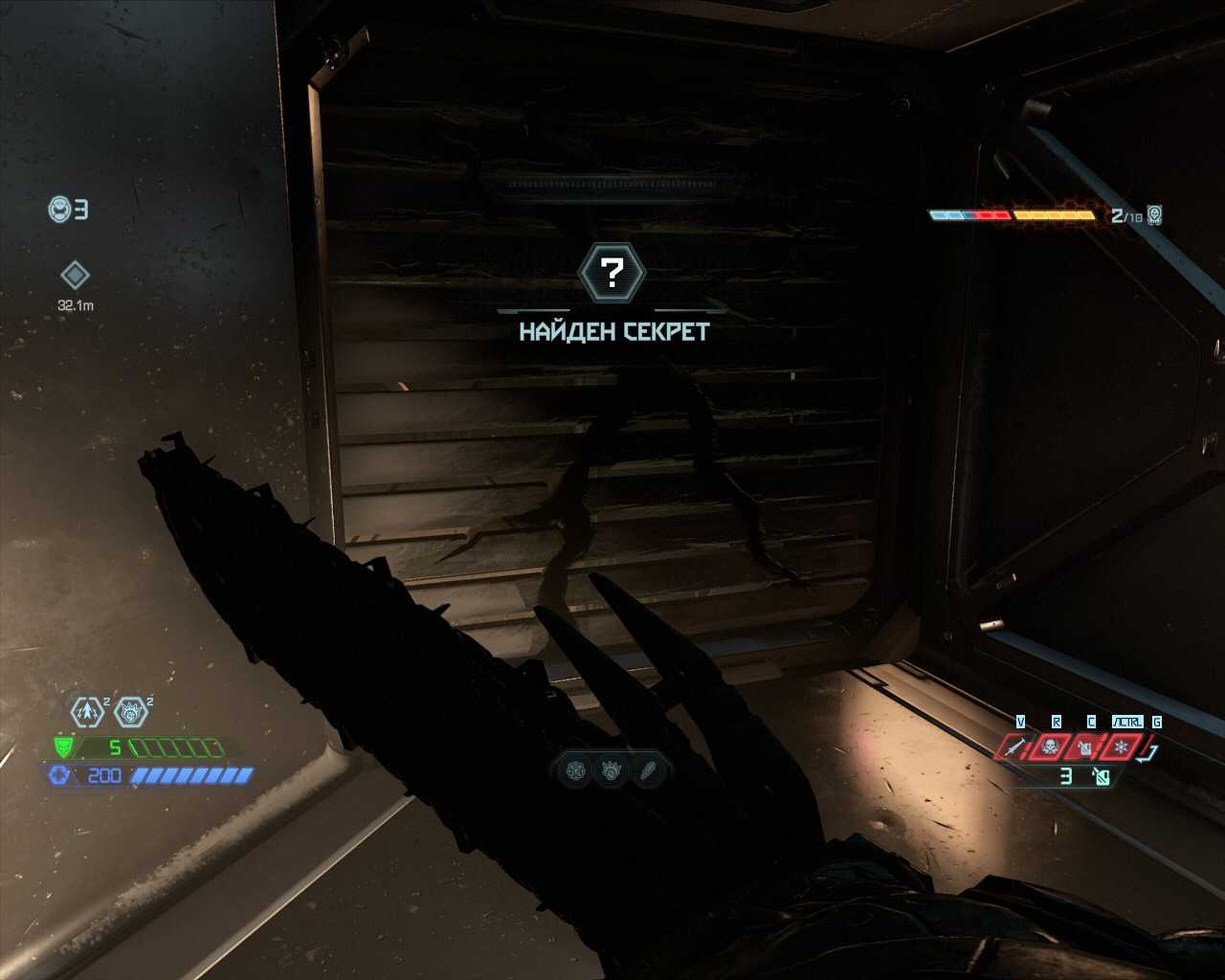Select the skull ability slot
The image size is (1225, 980).
[x=1051, y=746]
